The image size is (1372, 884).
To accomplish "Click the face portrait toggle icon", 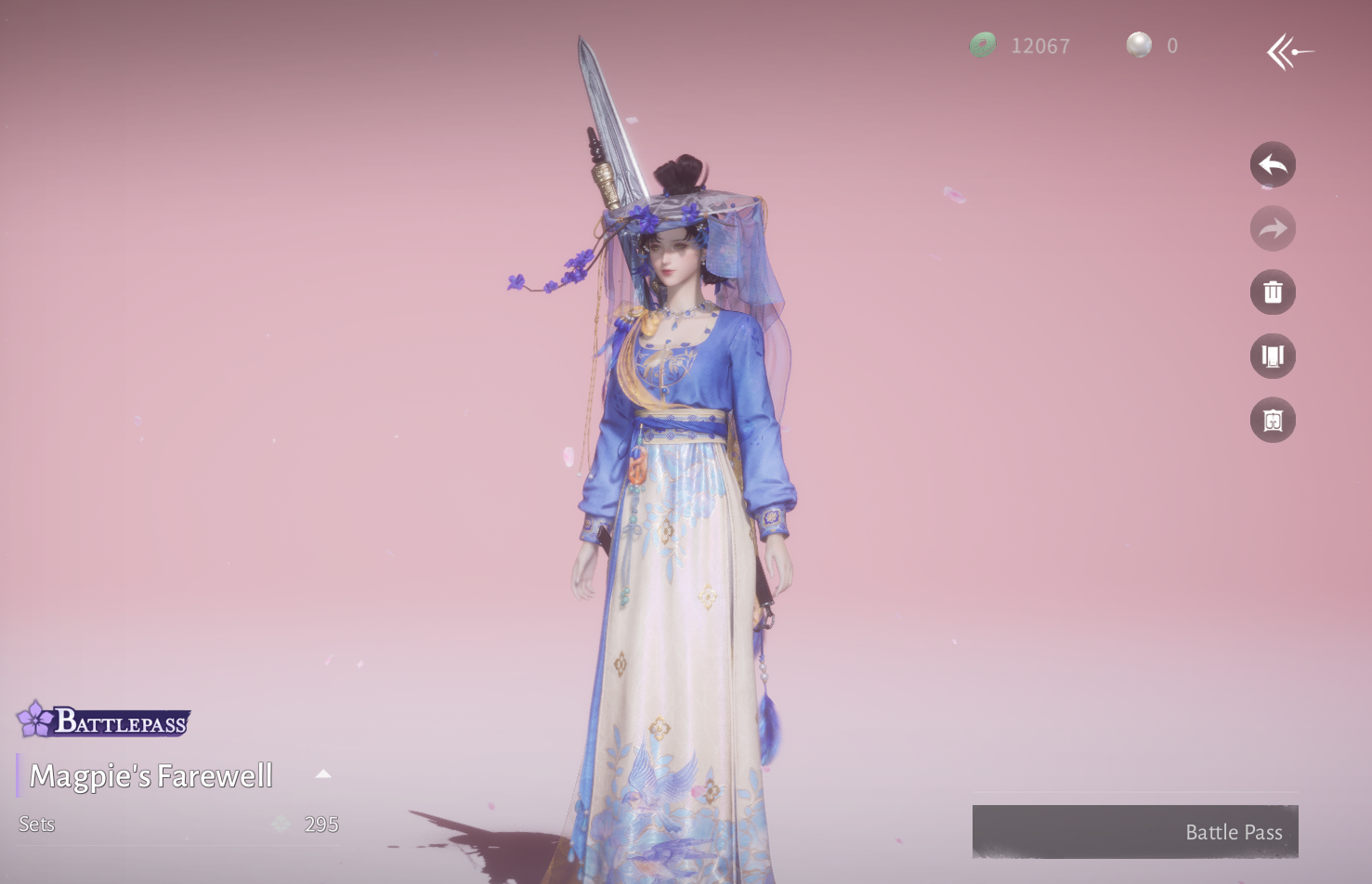I will (1273, 421).
